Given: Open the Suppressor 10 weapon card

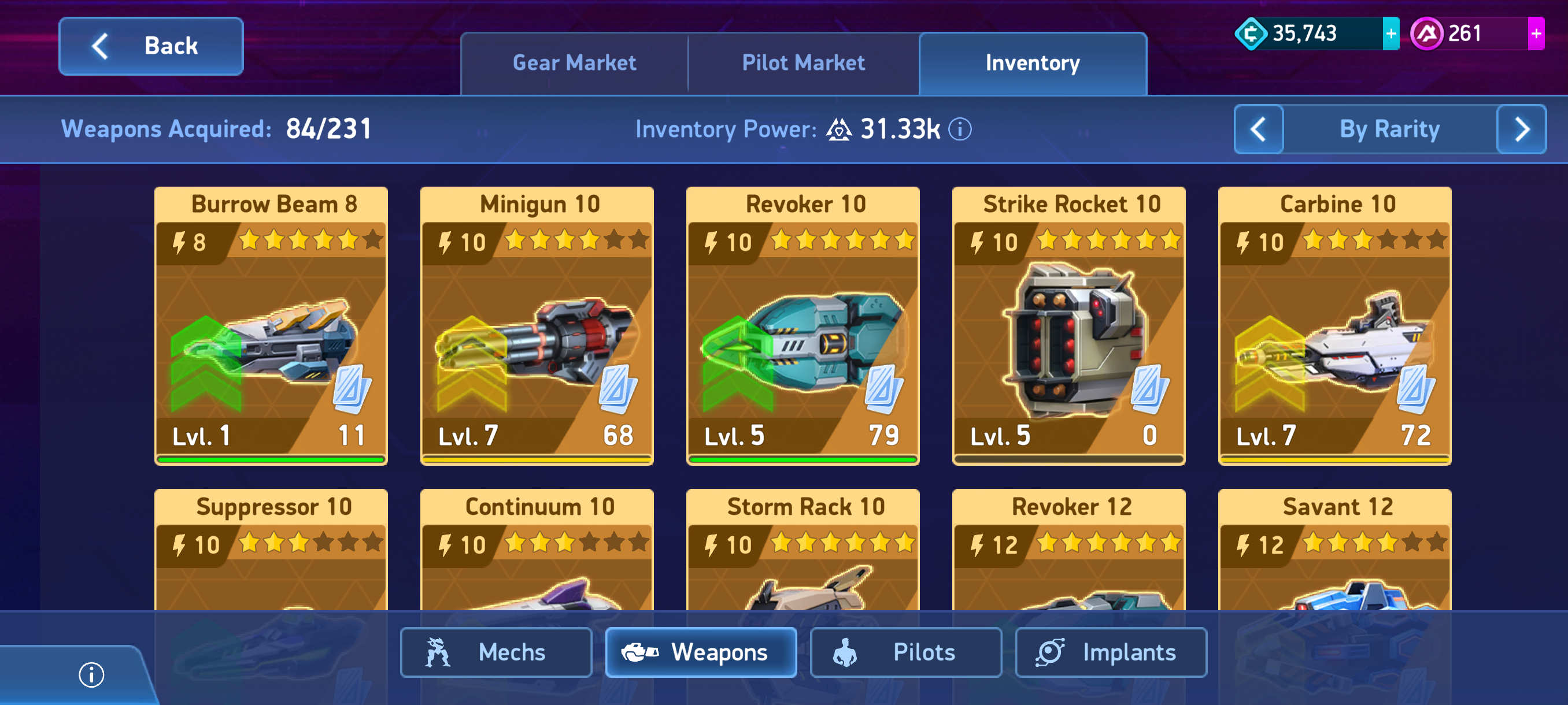Looking at the screenshot, I should 271,547.
